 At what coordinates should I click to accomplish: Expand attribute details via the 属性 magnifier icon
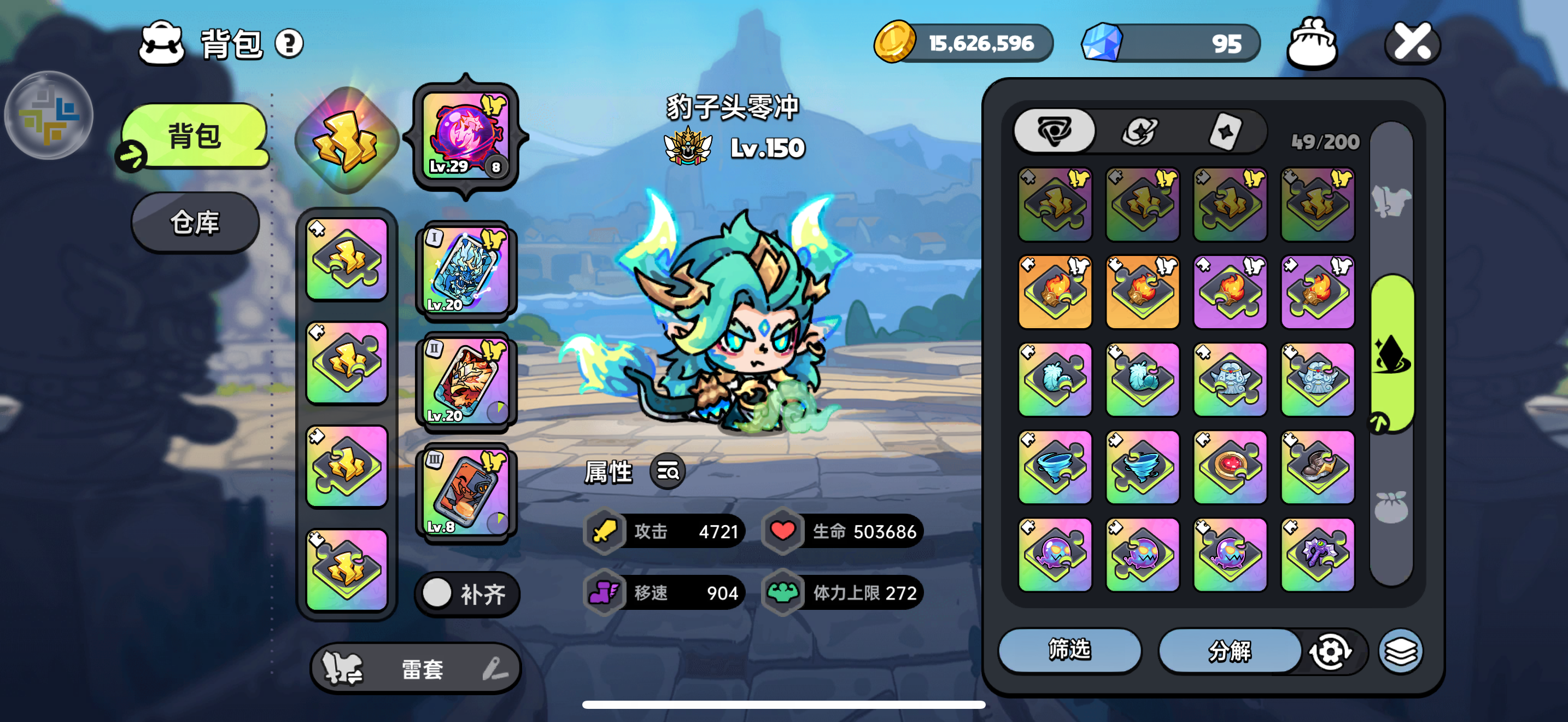[x=666, y=470]
